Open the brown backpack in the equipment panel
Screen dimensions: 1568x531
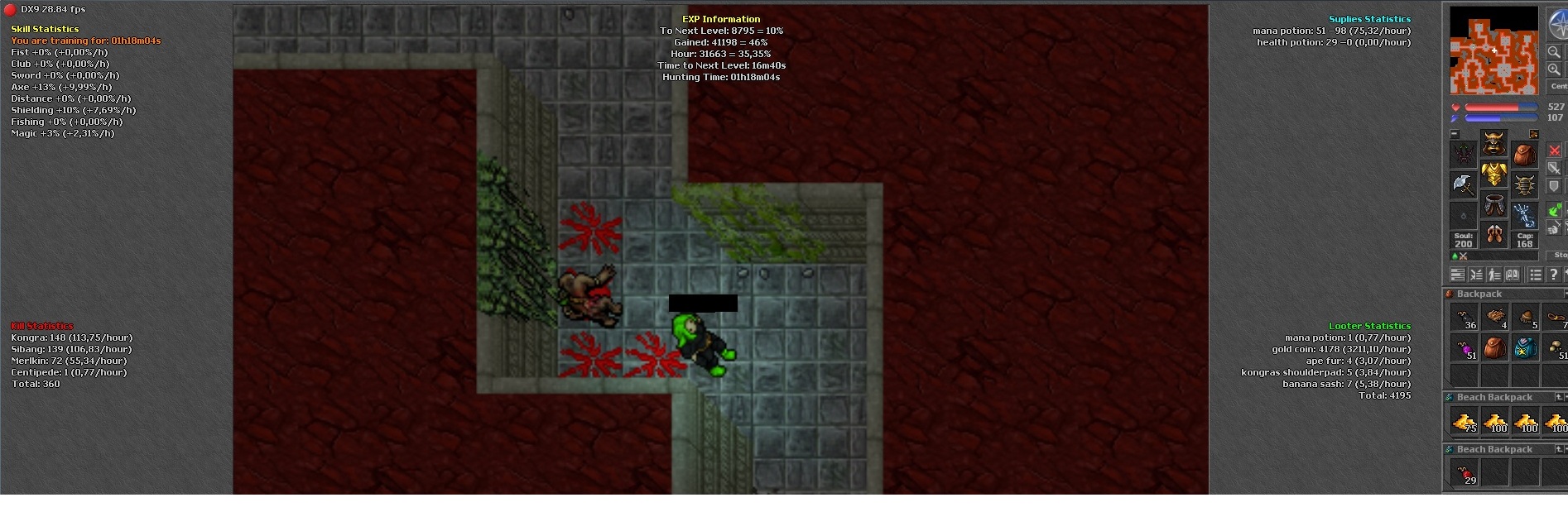point(1524,154)
